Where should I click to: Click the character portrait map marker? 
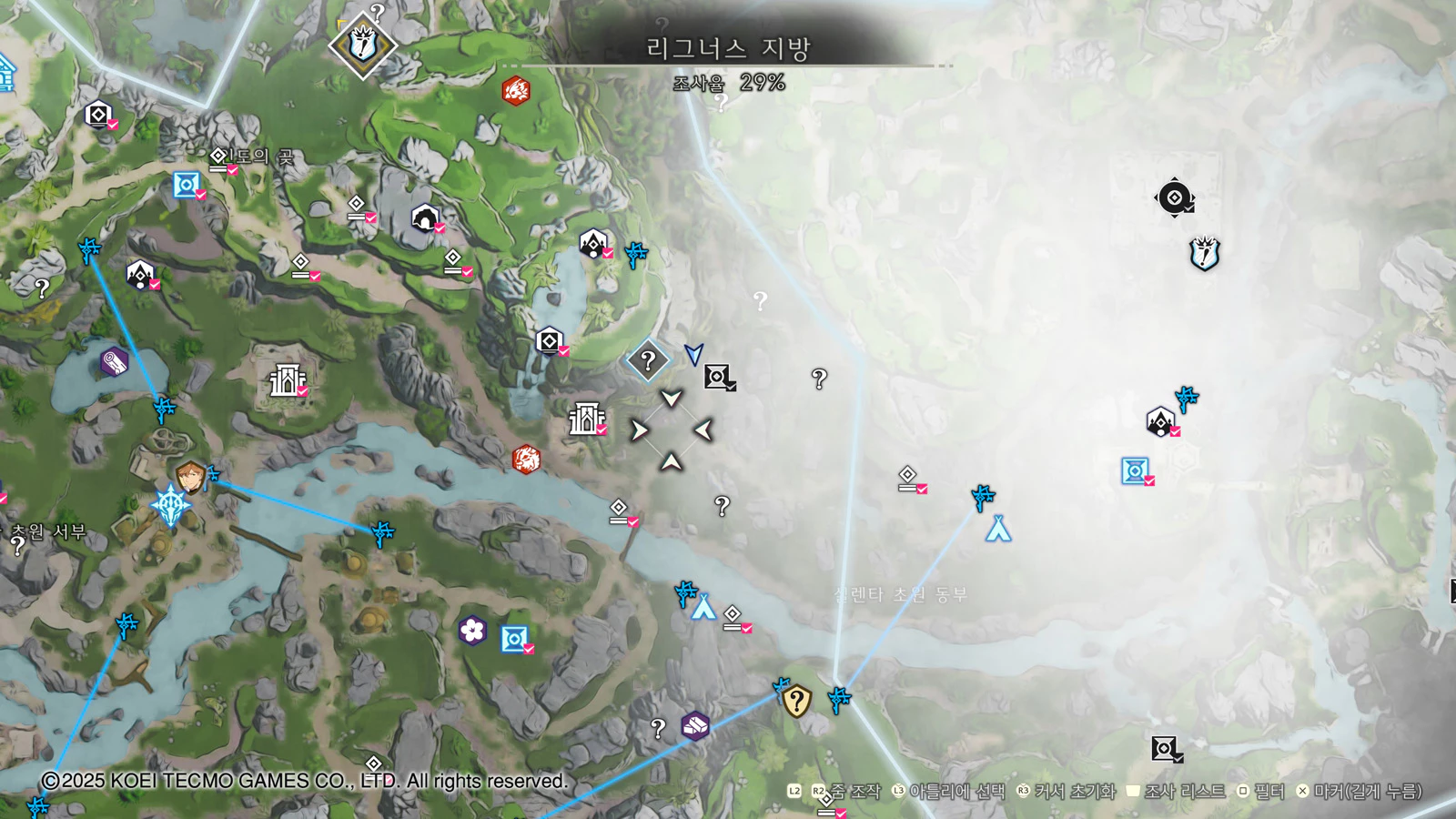[189, 476]
